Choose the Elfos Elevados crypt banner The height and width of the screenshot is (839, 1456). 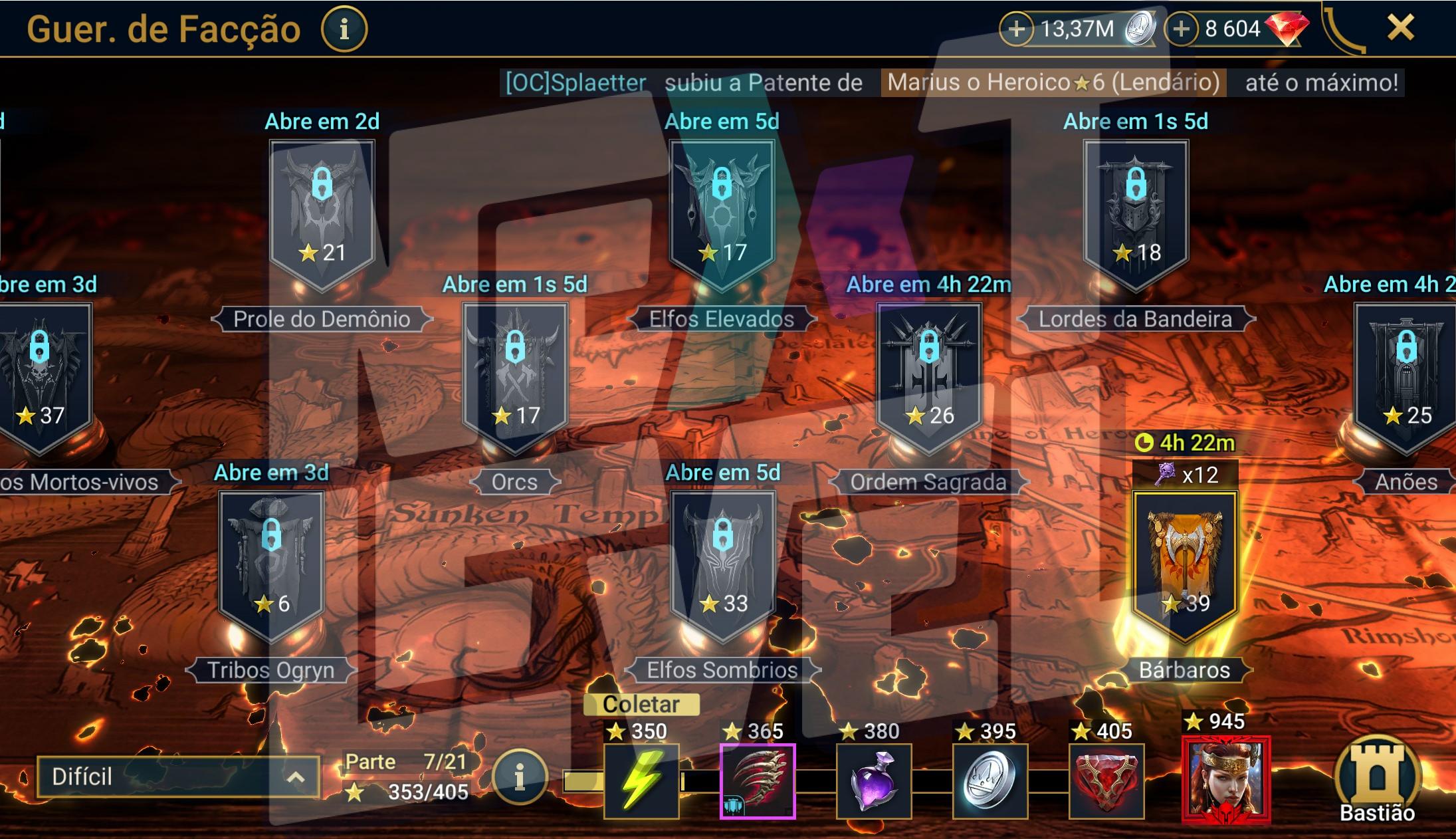(722, 213)
